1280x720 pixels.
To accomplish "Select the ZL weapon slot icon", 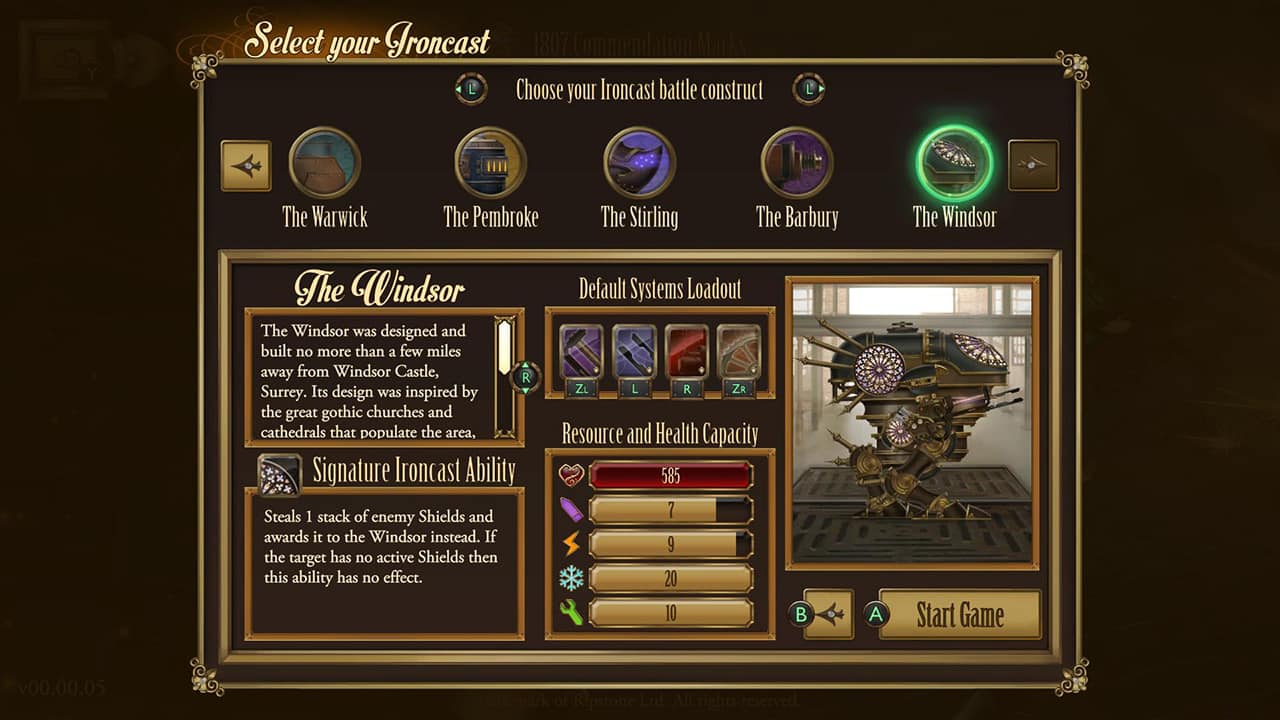I will [583, 350].
